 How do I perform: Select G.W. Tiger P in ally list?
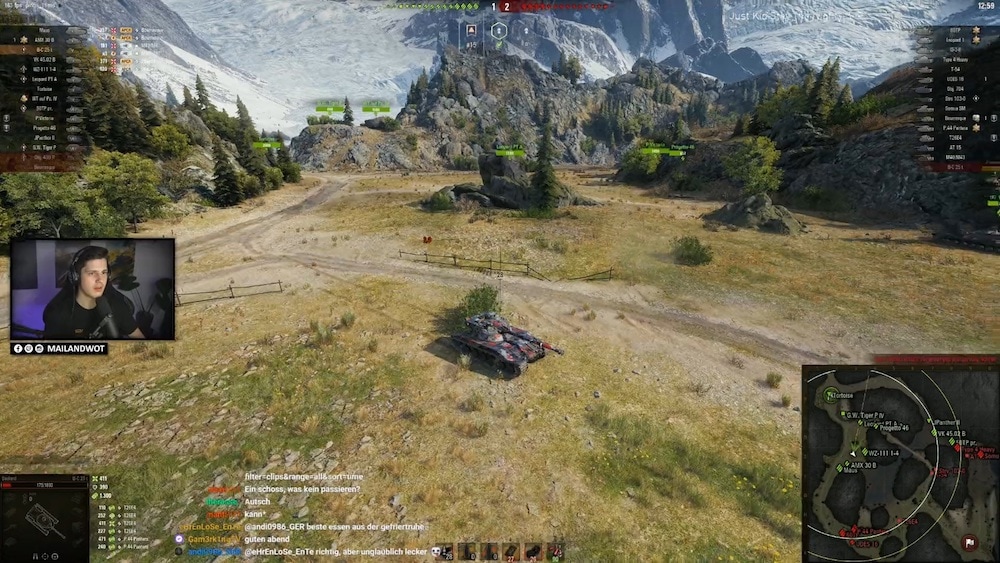[44, 146]
